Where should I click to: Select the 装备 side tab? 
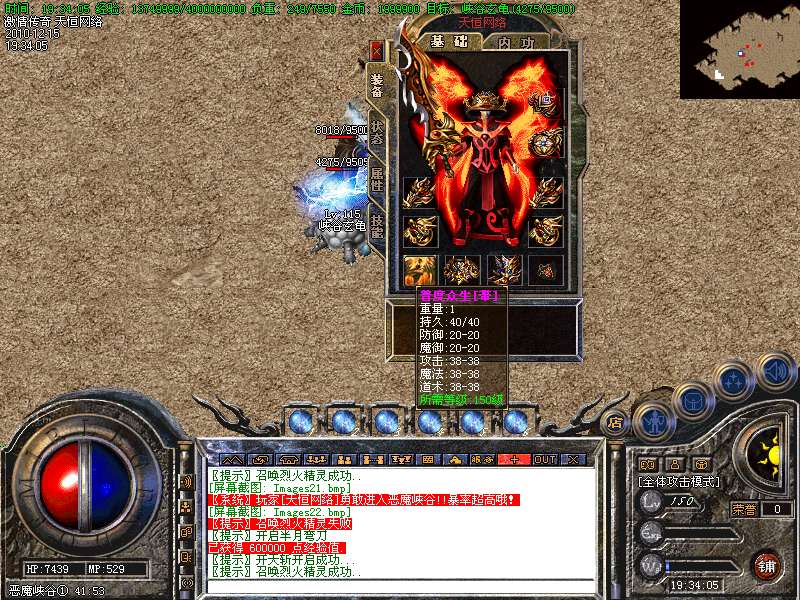pyautogui.click(x=377, y=87)
